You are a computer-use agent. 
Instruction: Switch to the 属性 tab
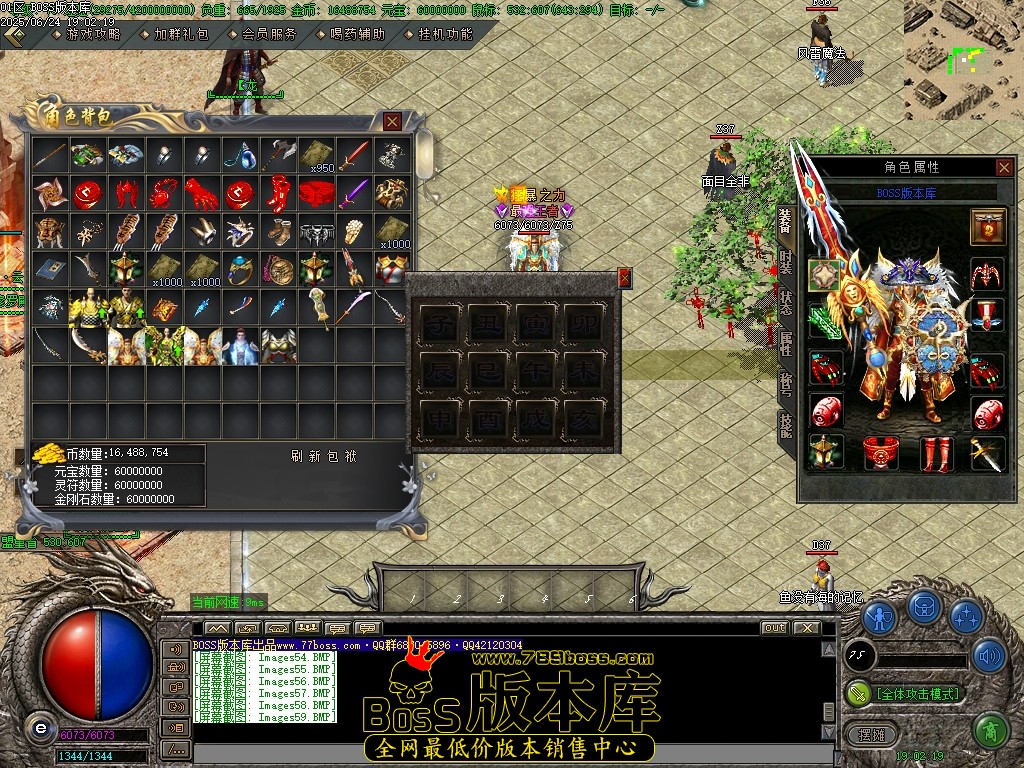point(786,343)
